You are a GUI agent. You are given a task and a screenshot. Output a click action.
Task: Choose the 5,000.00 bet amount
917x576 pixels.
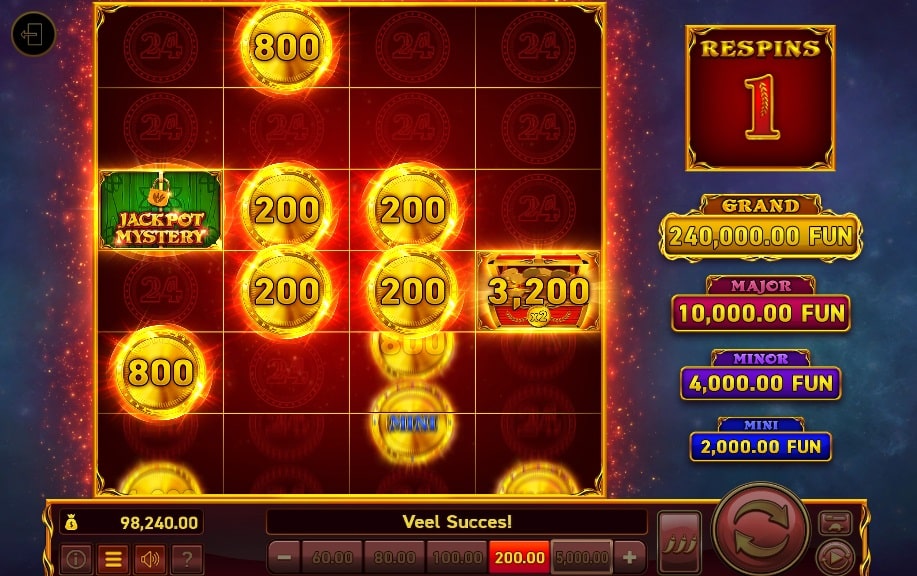click(581, 557)
